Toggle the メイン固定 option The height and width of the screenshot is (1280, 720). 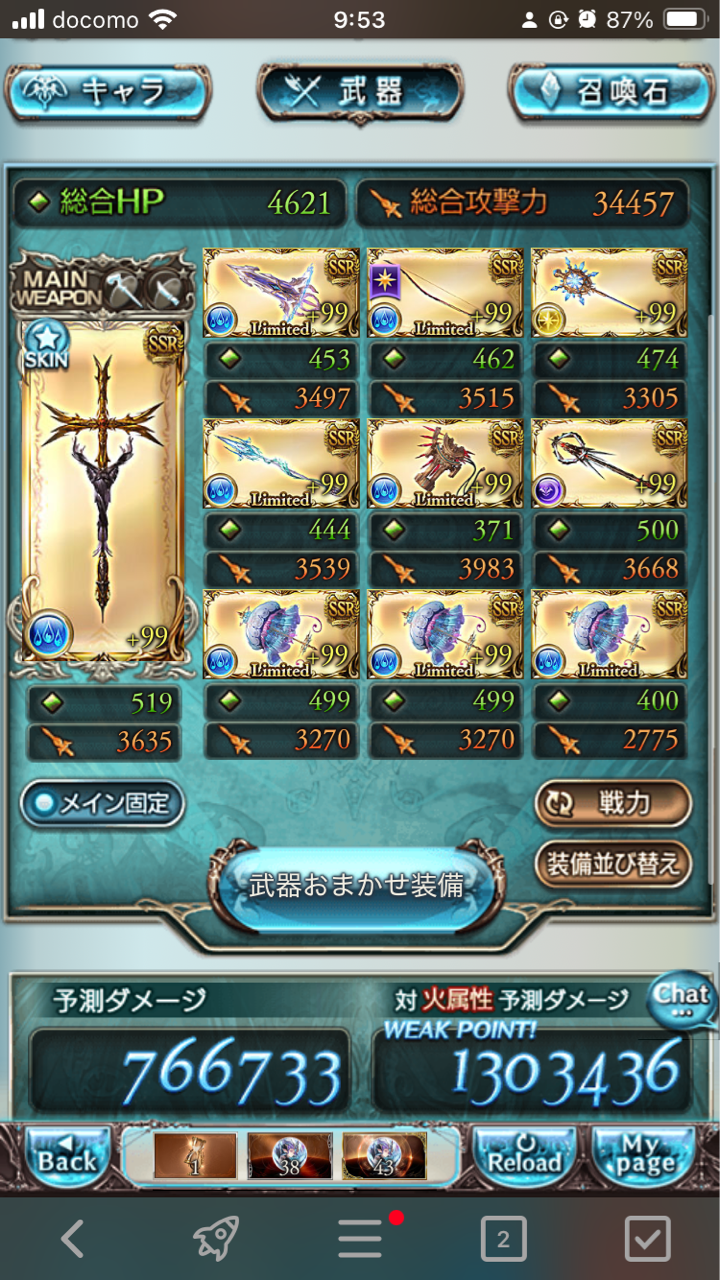[x=102, y=803]
